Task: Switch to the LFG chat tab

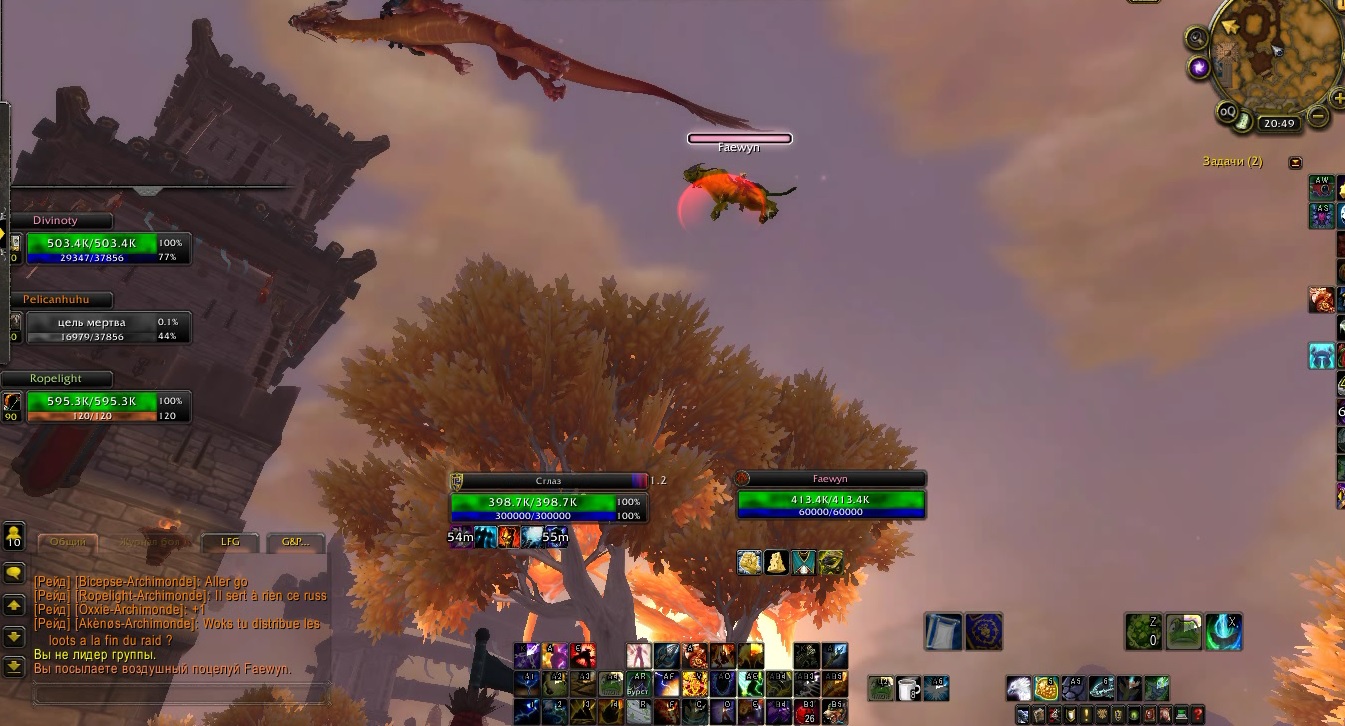Action: coord(230,542)
